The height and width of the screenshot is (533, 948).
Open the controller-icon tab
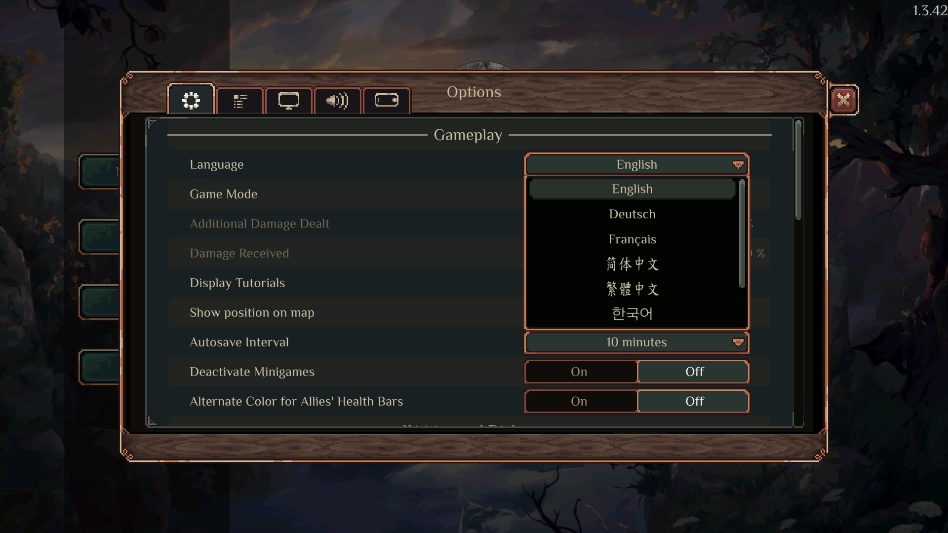386,101
